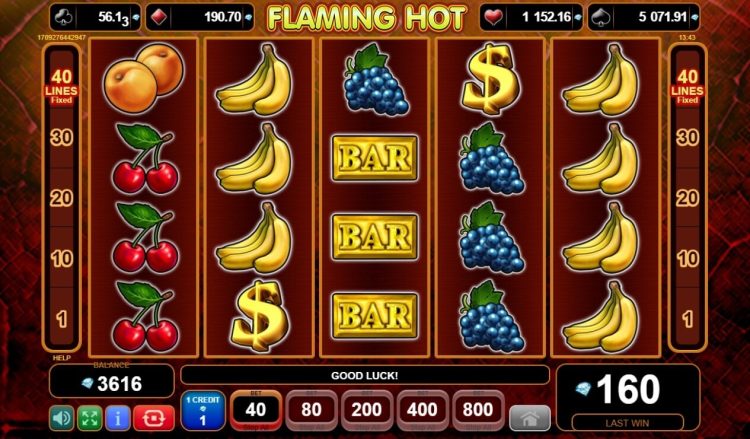Toggle the sound speaker button

coord(62,416)
